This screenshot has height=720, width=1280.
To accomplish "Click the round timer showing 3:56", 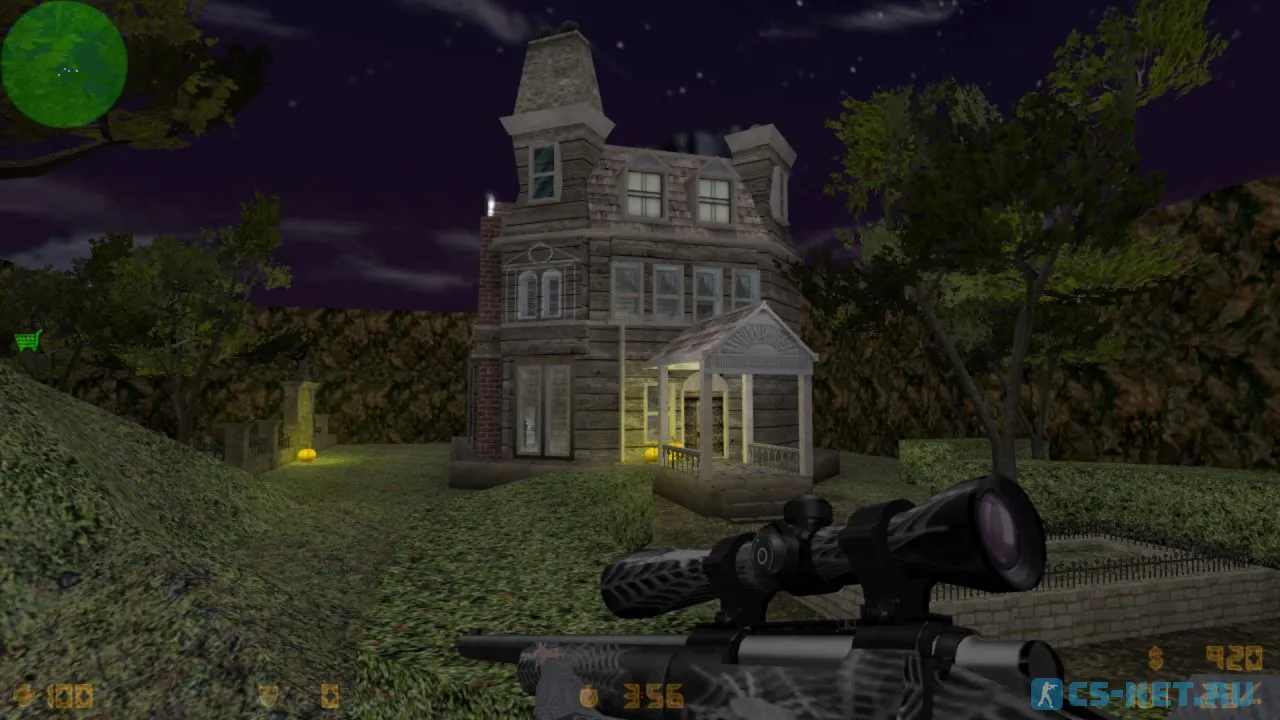I will [655, 693].
